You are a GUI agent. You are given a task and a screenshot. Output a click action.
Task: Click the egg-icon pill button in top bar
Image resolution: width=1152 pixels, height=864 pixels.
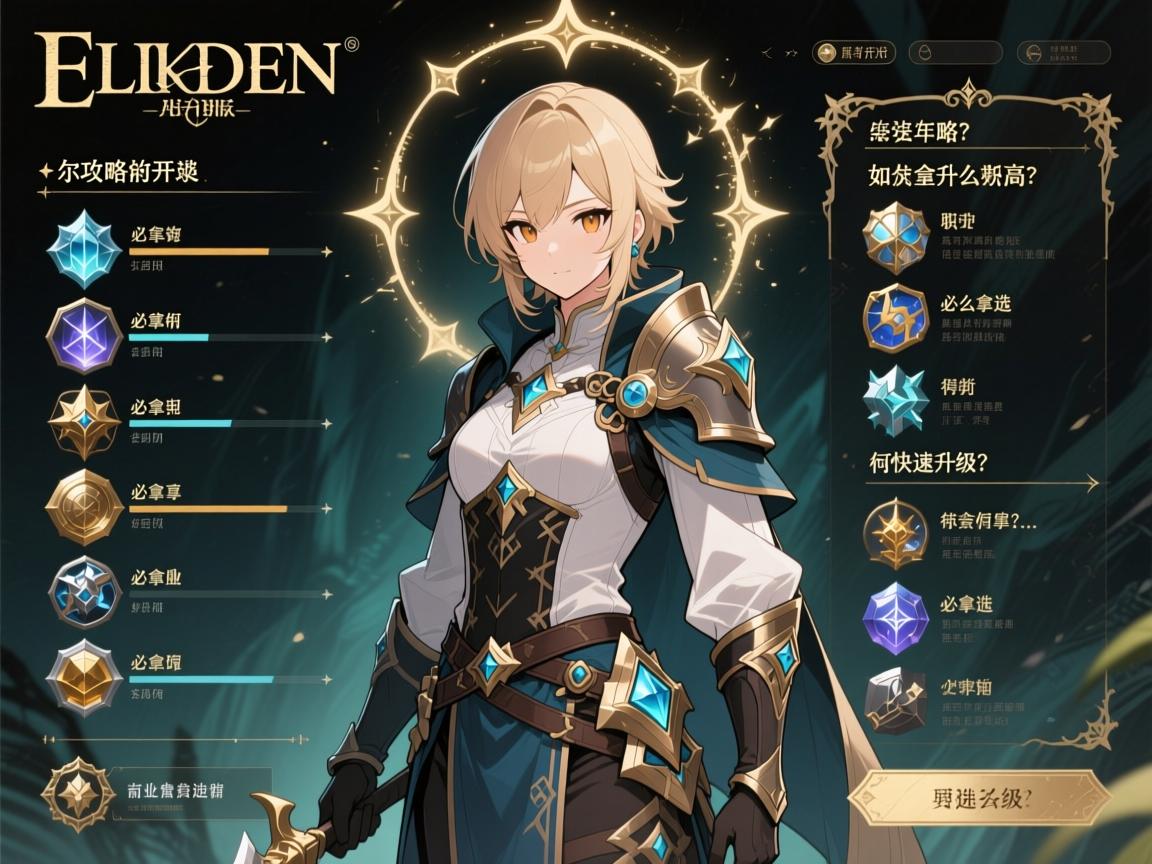click(955, 53)
